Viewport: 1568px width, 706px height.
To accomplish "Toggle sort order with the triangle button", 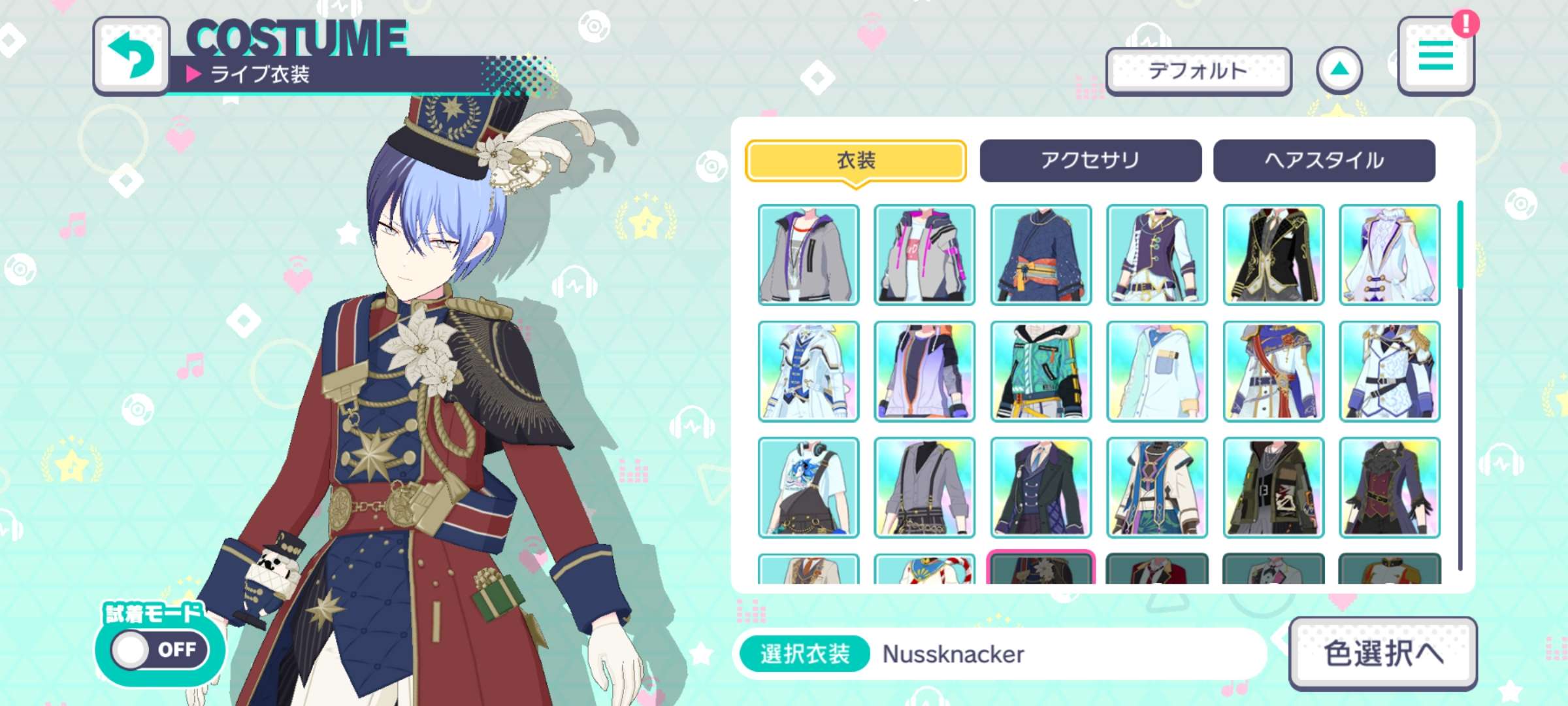I will [x=1339, y=70].
